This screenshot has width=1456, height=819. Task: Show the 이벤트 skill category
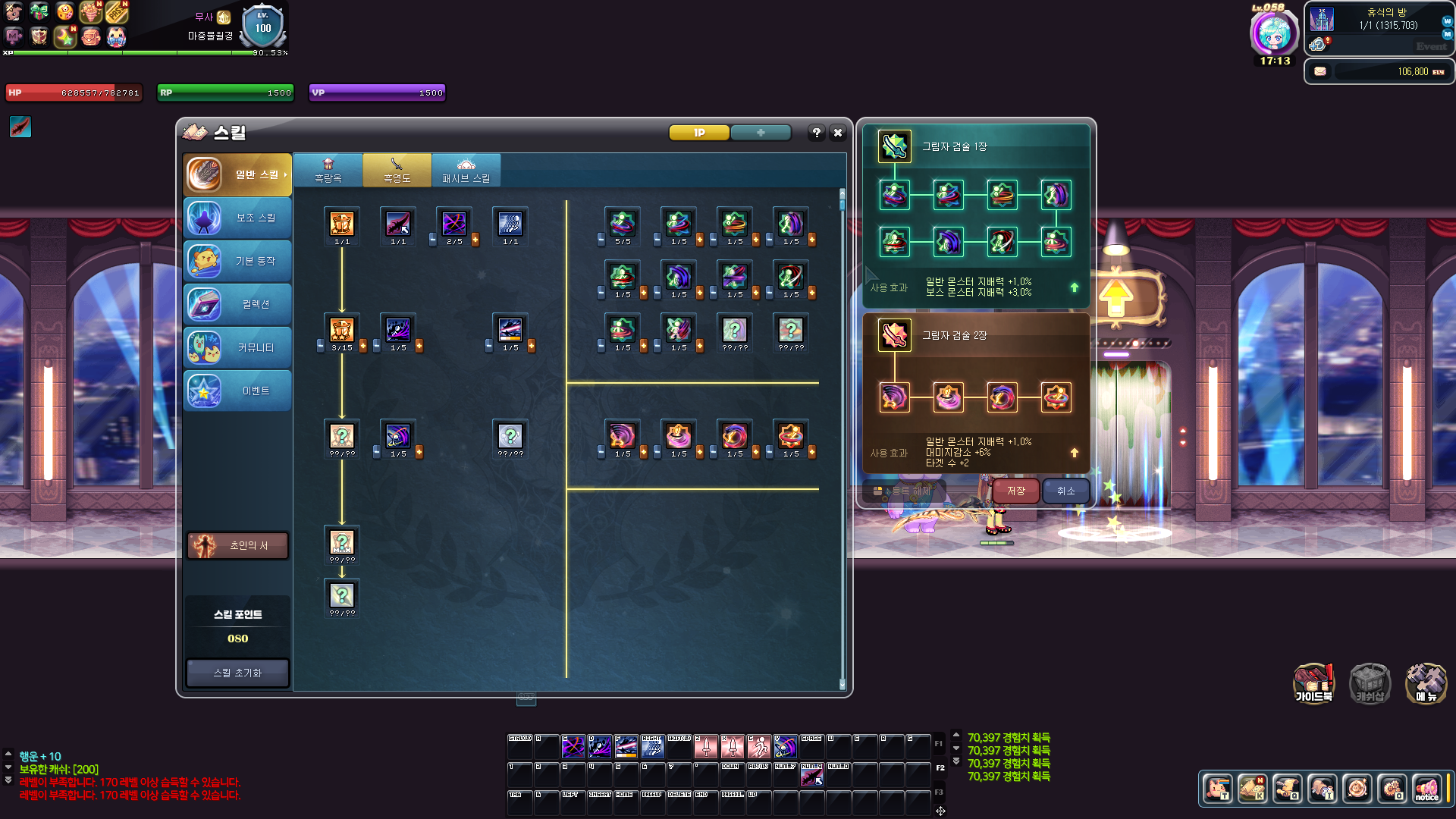pos(237,391)
